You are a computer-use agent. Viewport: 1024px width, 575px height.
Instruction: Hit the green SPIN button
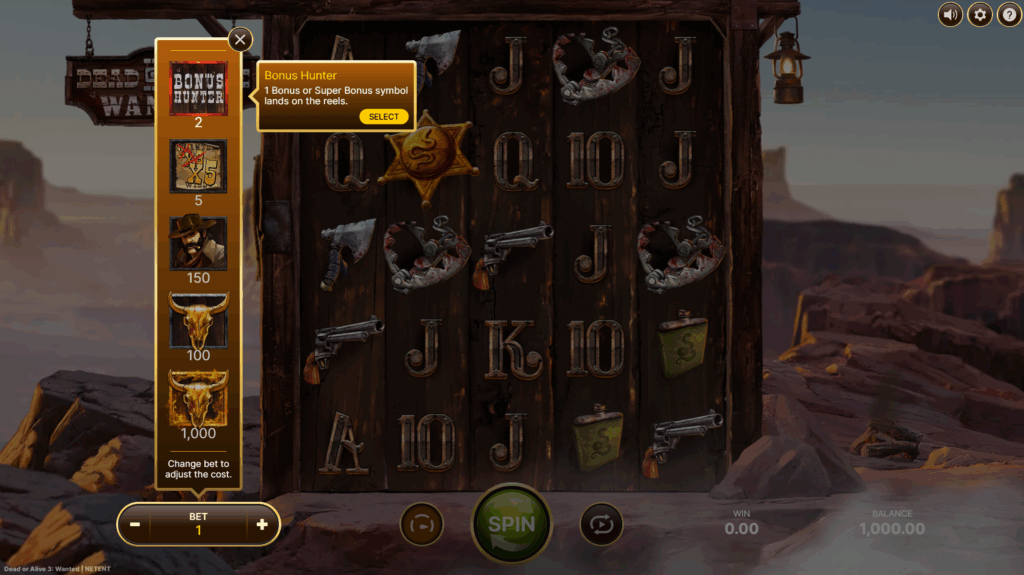[511, 523]
